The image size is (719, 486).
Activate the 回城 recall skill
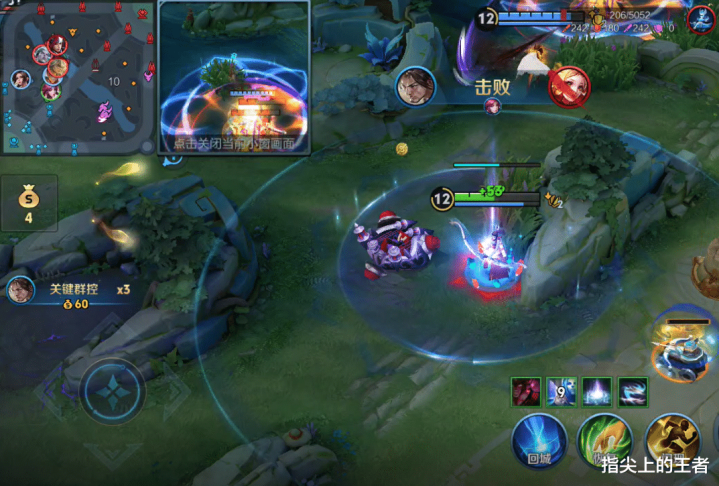click(540, 442)
